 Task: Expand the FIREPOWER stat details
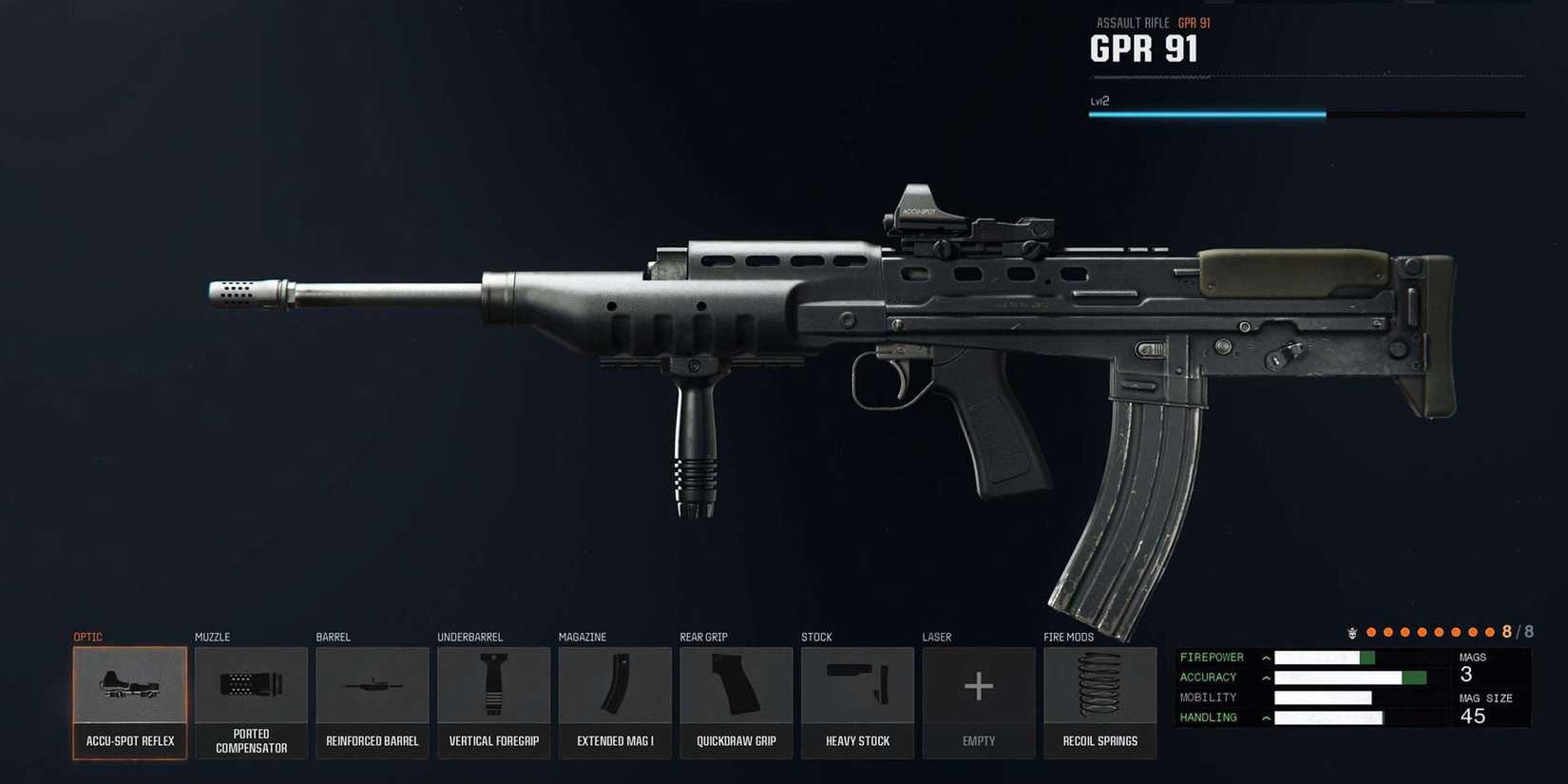pos(1265,657)
